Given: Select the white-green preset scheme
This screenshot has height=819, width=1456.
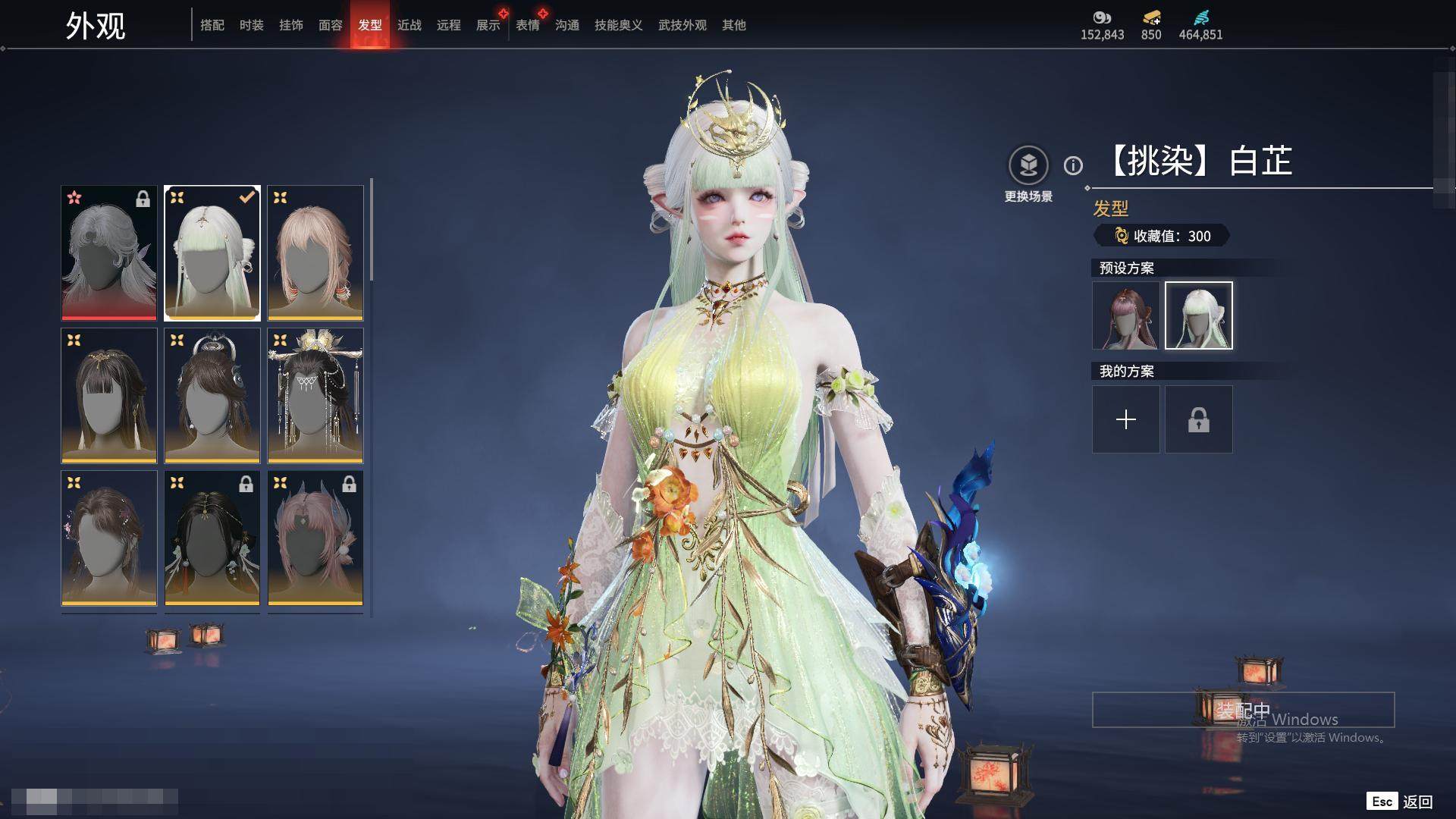Looking at the screenshot, I should point(1198,315).
